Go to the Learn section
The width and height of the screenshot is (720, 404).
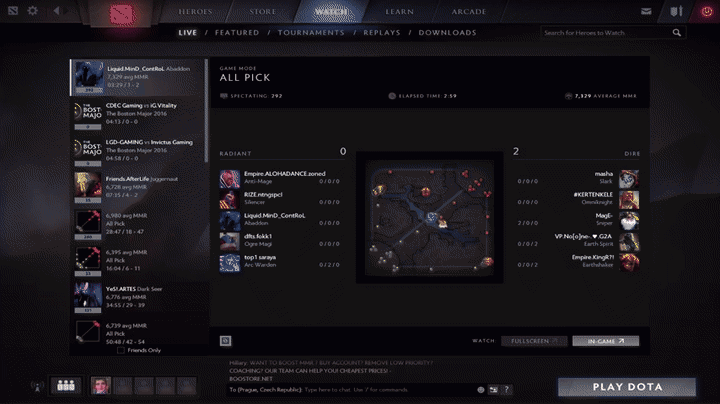coord(398,11)
